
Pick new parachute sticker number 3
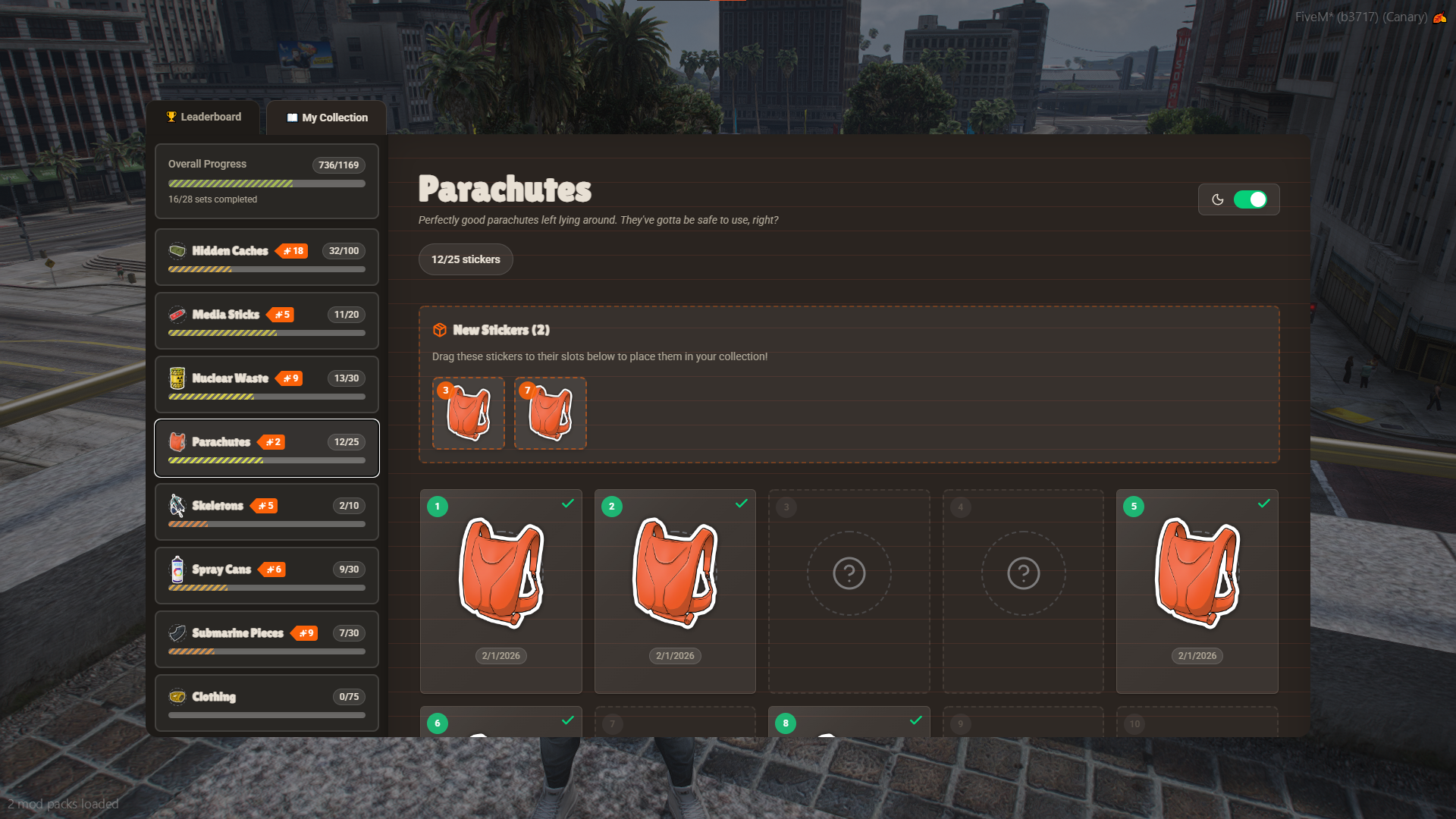point(469,413)
